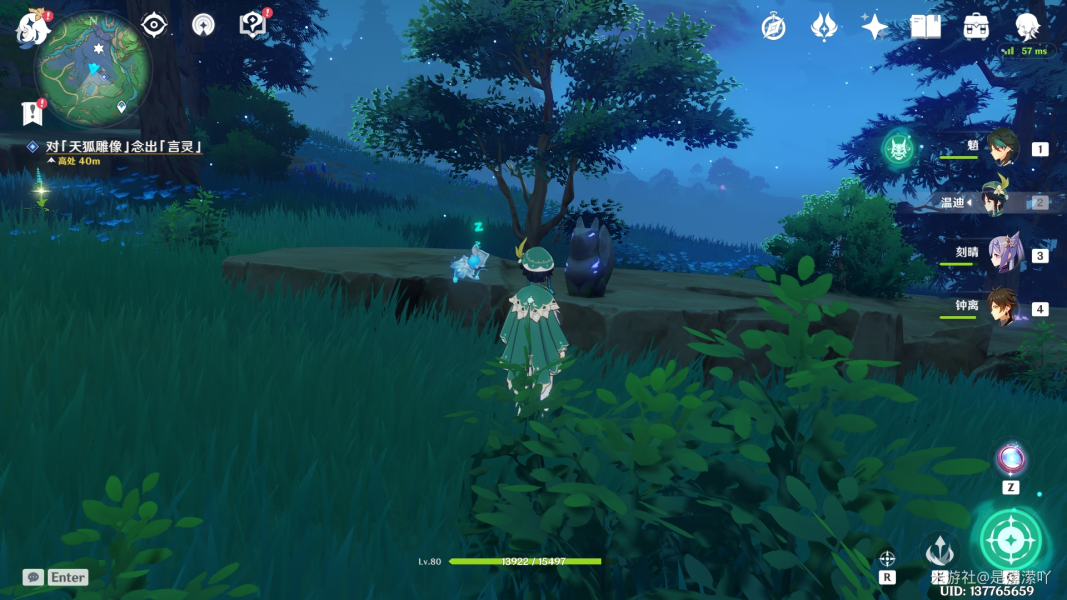Open the adventurer handbook book icon
1067x600 pixels.
coord(925,27)
